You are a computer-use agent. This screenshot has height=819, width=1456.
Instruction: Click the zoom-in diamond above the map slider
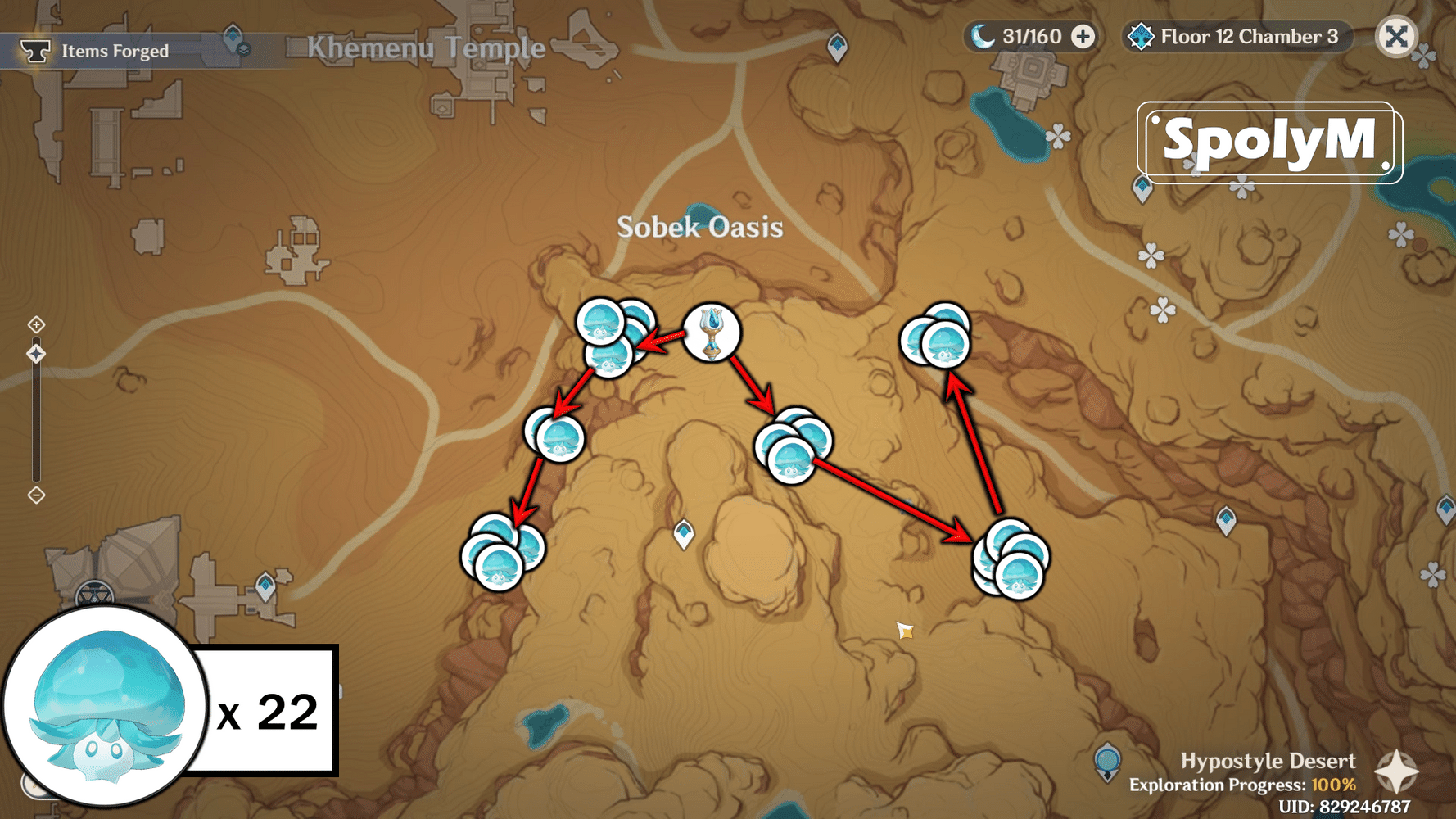tap(37, 324)
